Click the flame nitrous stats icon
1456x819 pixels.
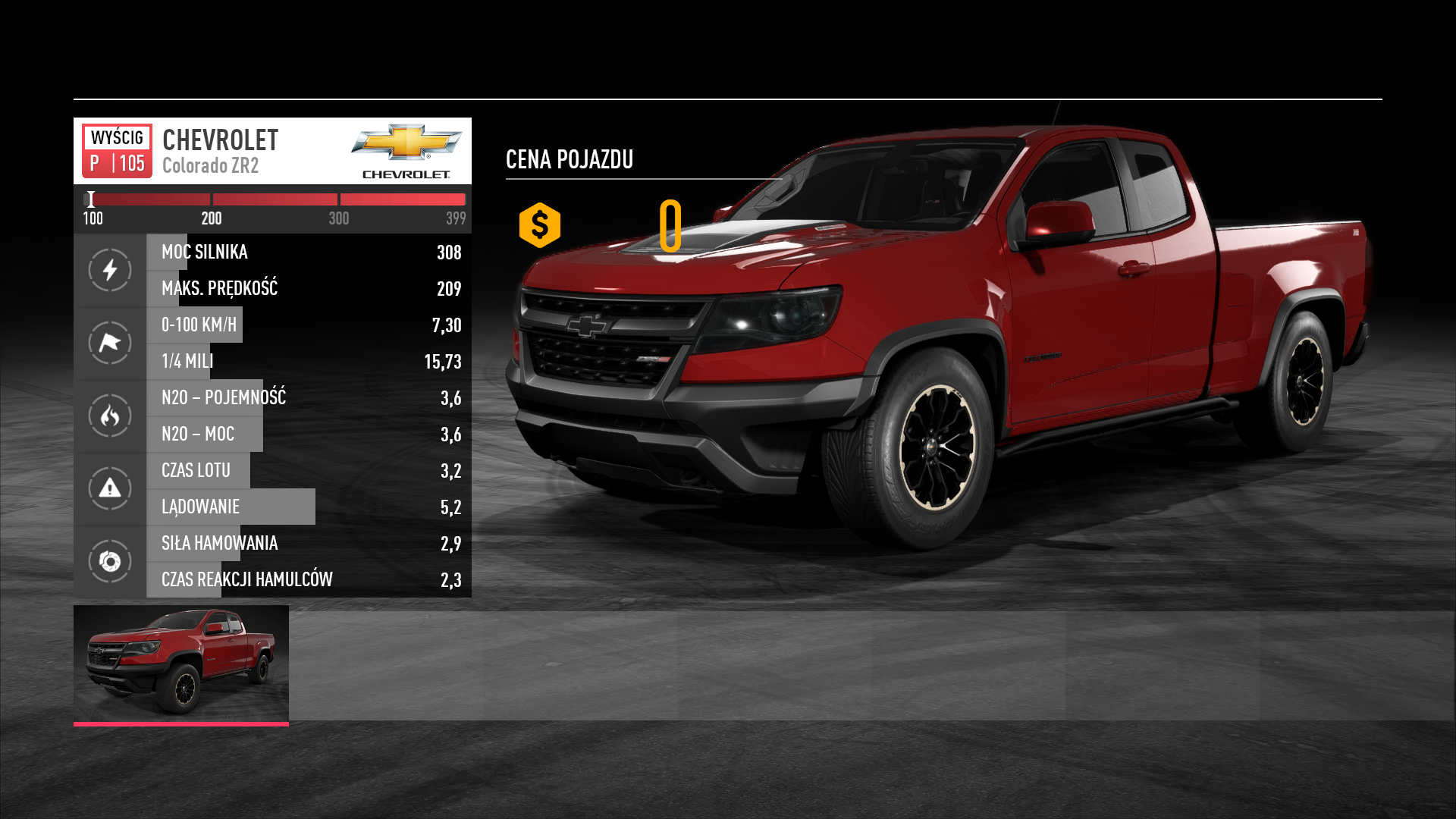(x=110, y=416)
